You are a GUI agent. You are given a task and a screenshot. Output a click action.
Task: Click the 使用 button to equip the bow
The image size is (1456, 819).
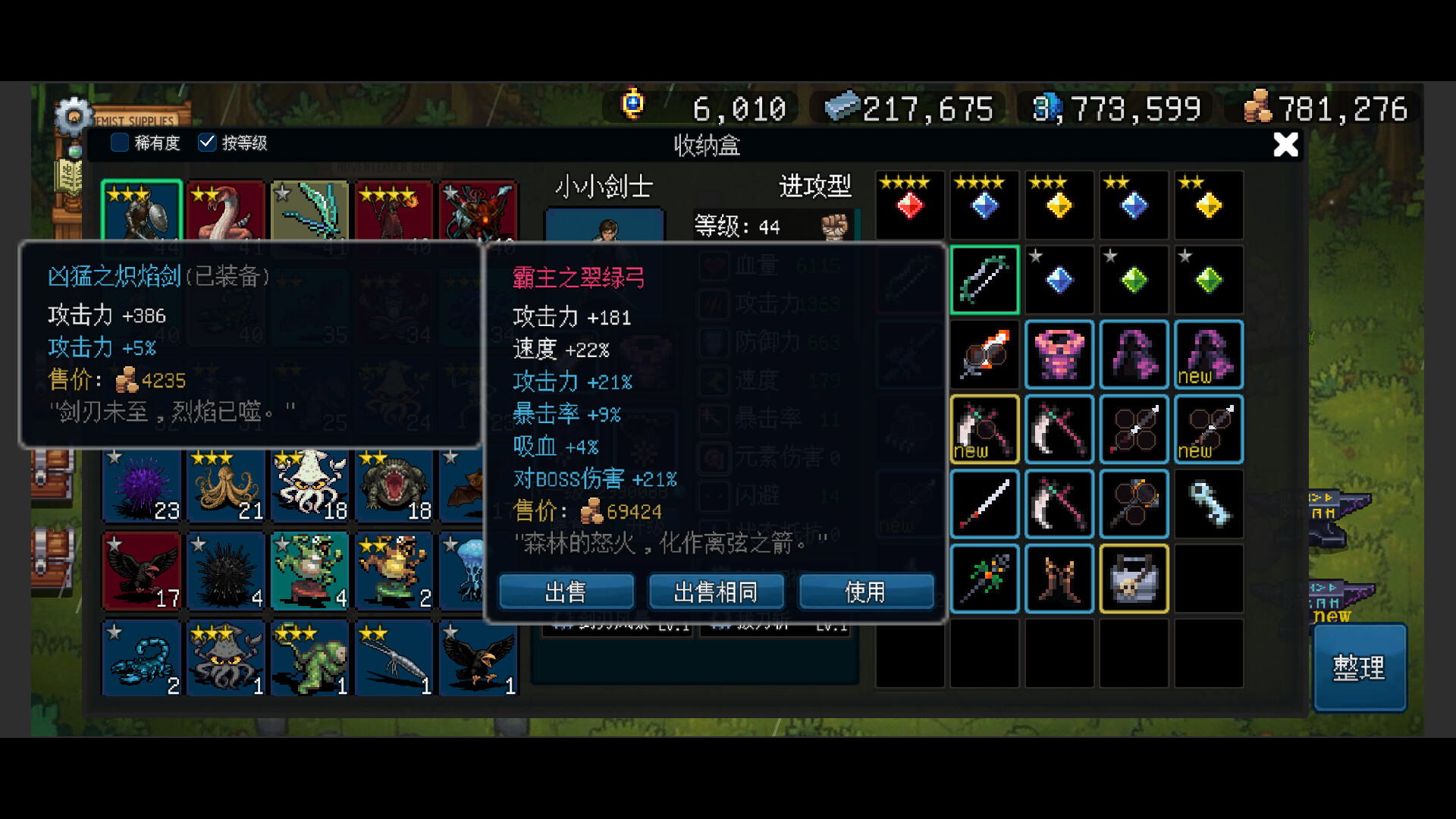[867, 592]
